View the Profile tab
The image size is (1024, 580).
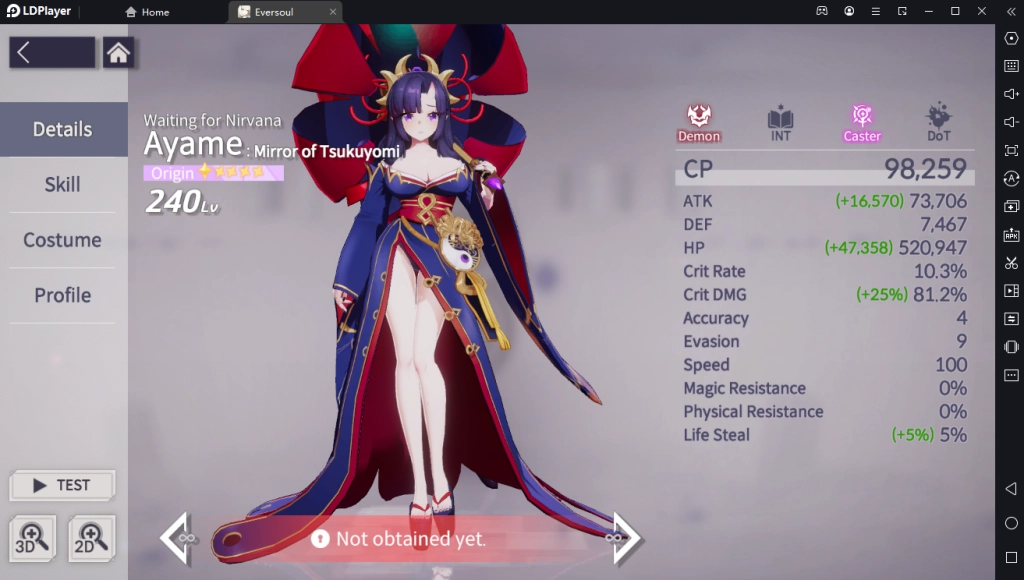[63, 295]
